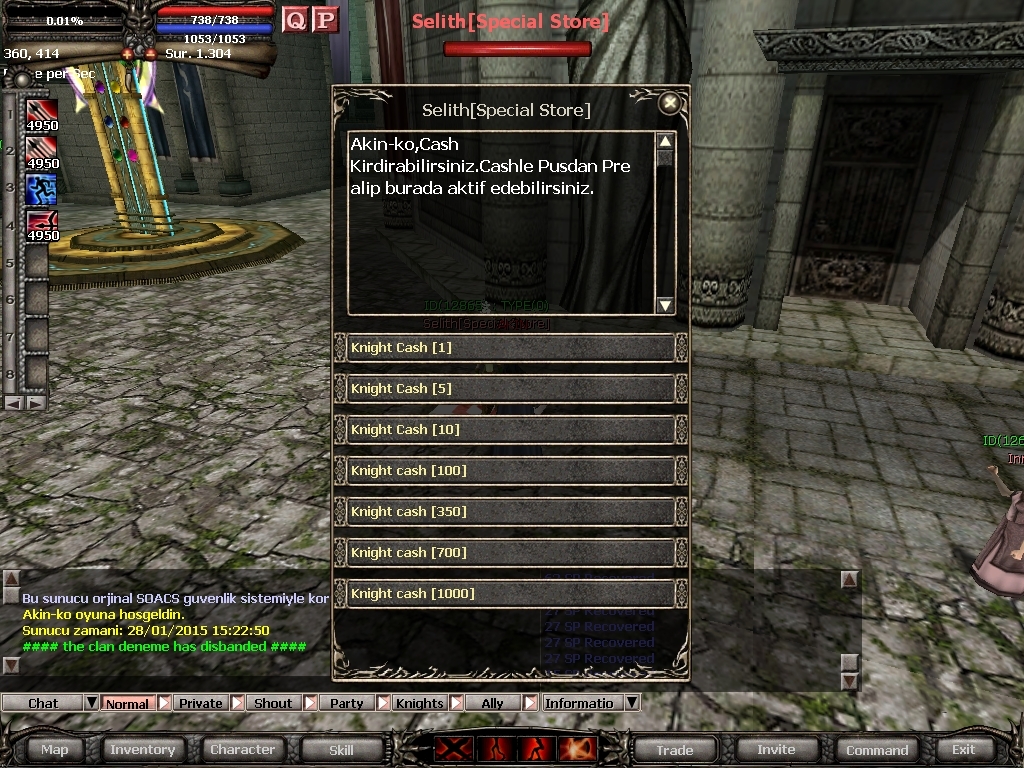
Task: Click the Q button beside the health bar
Action: click(295, 19)
